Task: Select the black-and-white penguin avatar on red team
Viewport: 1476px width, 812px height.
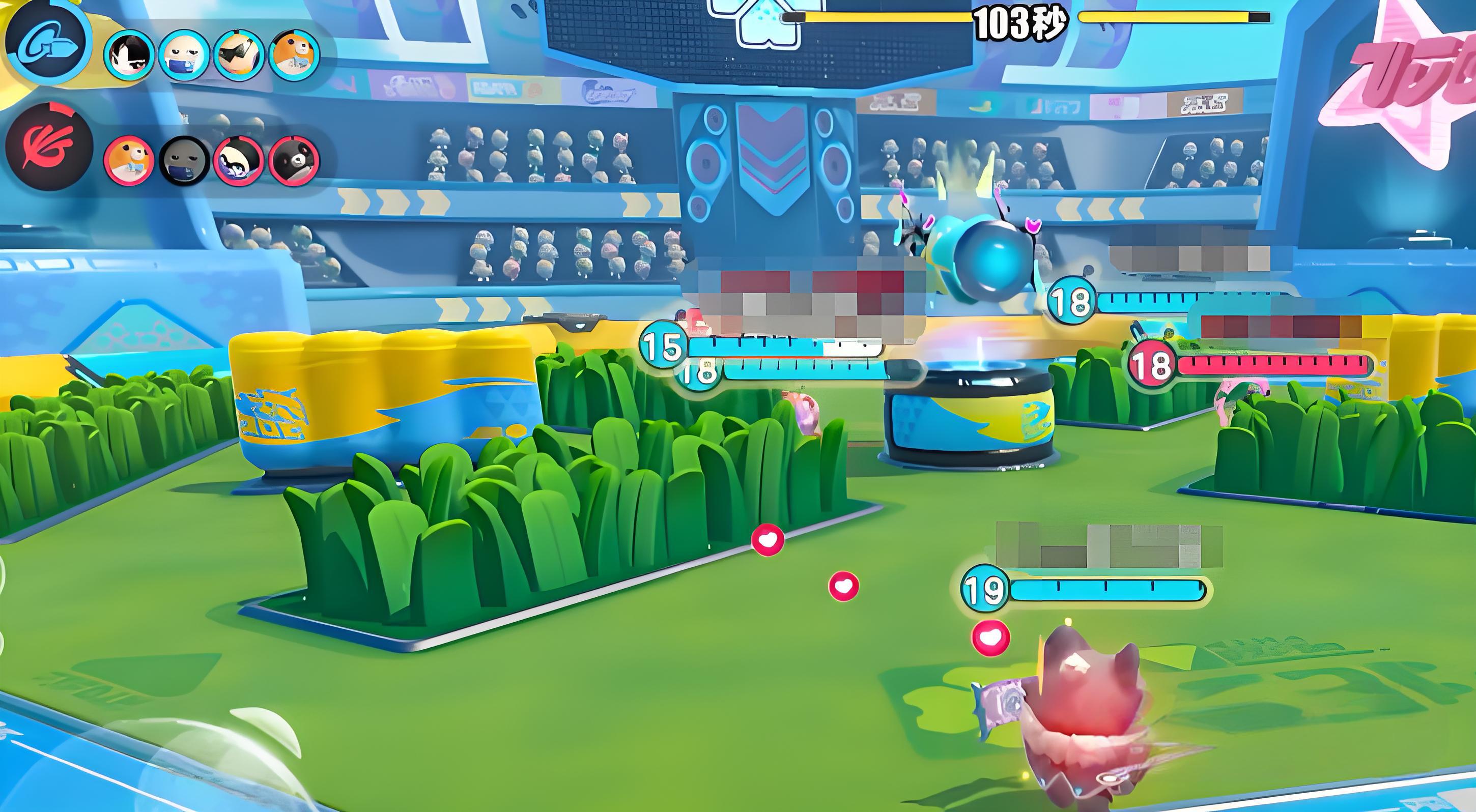Action: 239,160
